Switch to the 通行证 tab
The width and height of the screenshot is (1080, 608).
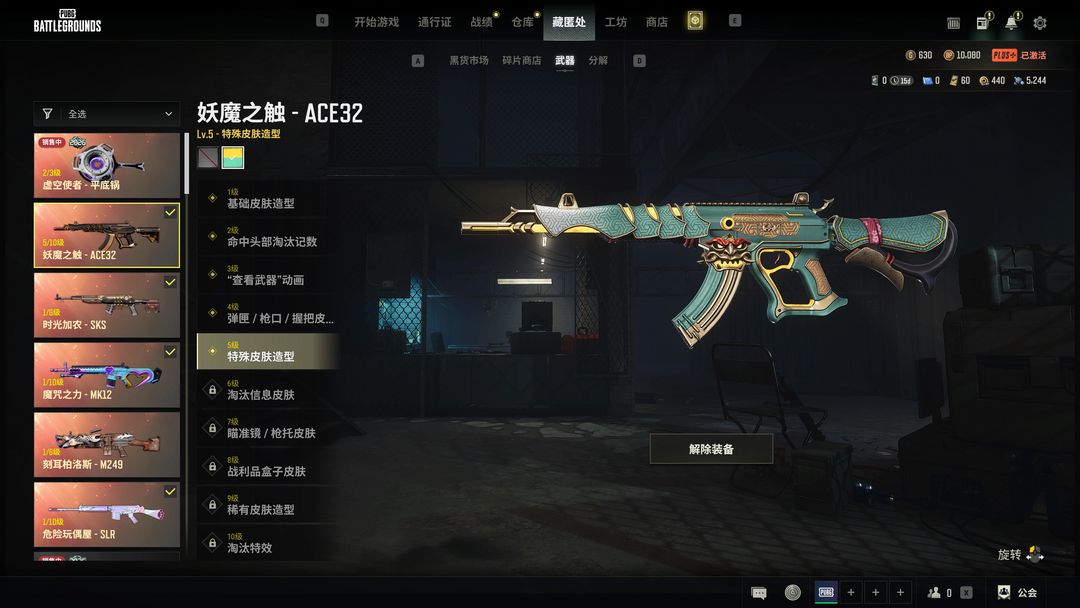point(435,22)
